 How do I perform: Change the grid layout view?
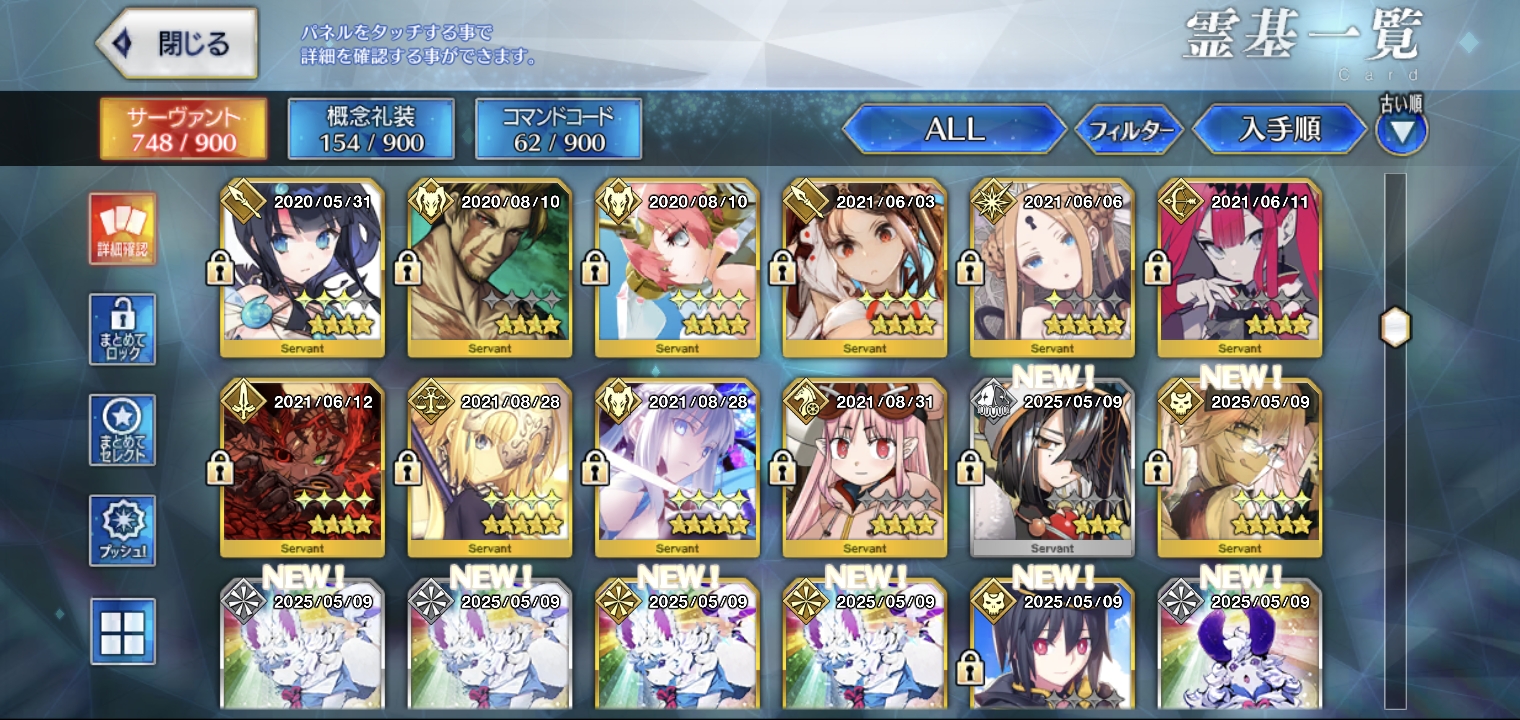[122, 631]
